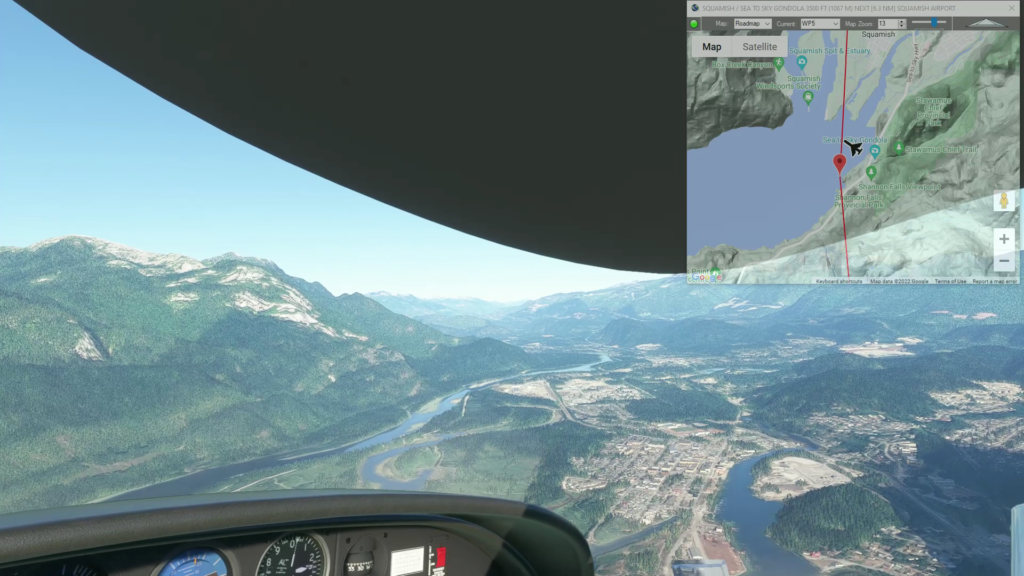The image size is (1024, 576).
Task: Click the Google logo on the map
Action: pos(706,277)
